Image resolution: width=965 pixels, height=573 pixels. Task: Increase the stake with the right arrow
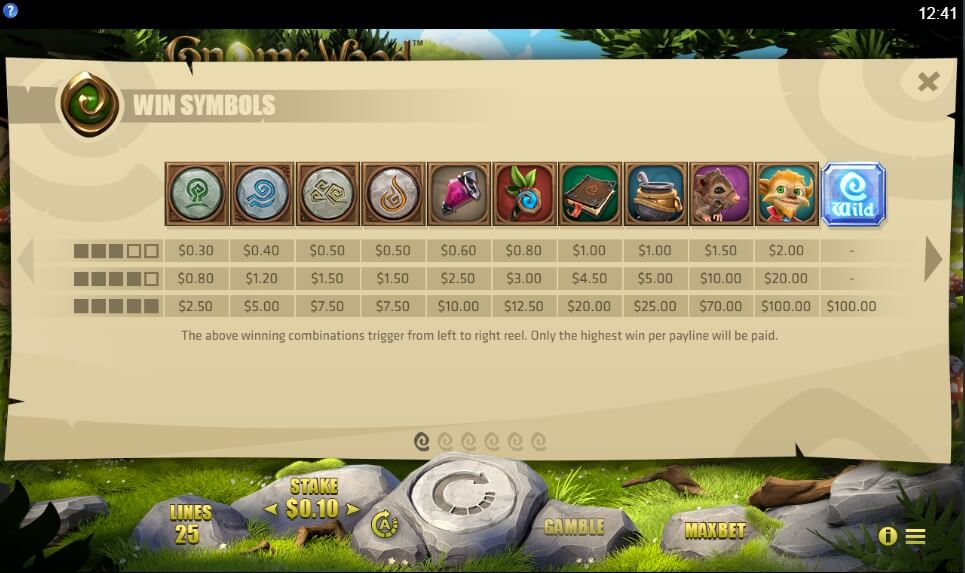click(x=352, y=509)
